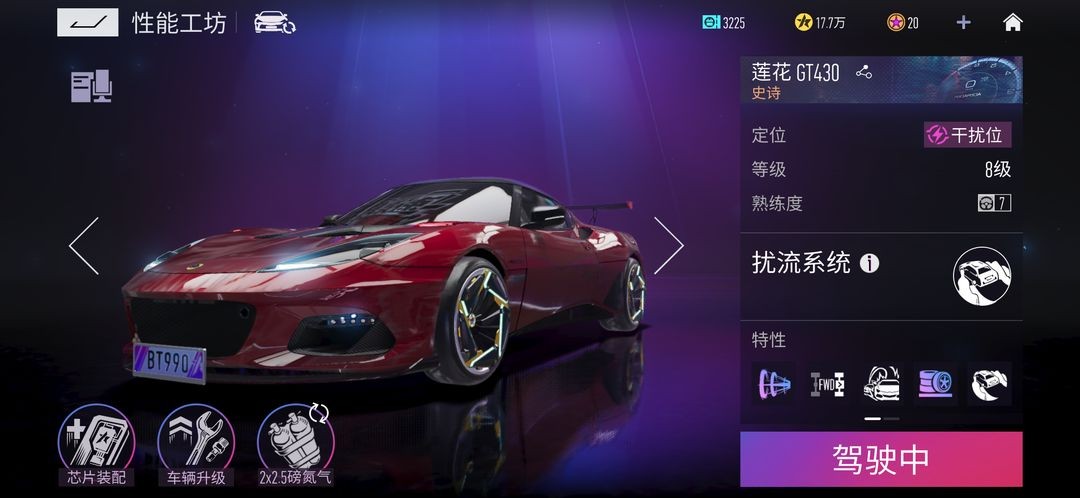
Task: Click the 驾驶中 driving button
Action: pos(880,459)
